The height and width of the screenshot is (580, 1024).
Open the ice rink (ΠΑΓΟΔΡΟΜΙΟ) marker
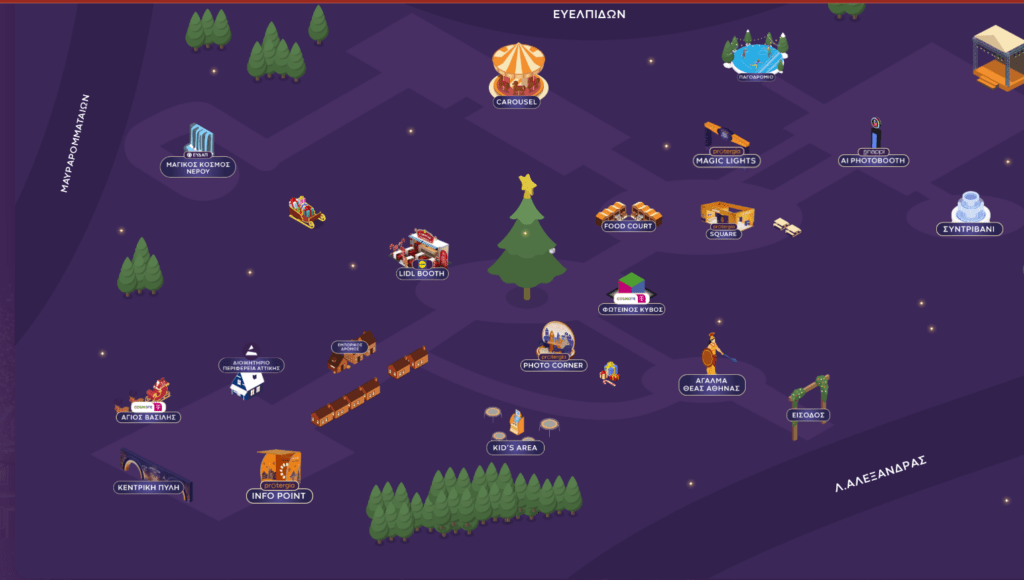755,55
